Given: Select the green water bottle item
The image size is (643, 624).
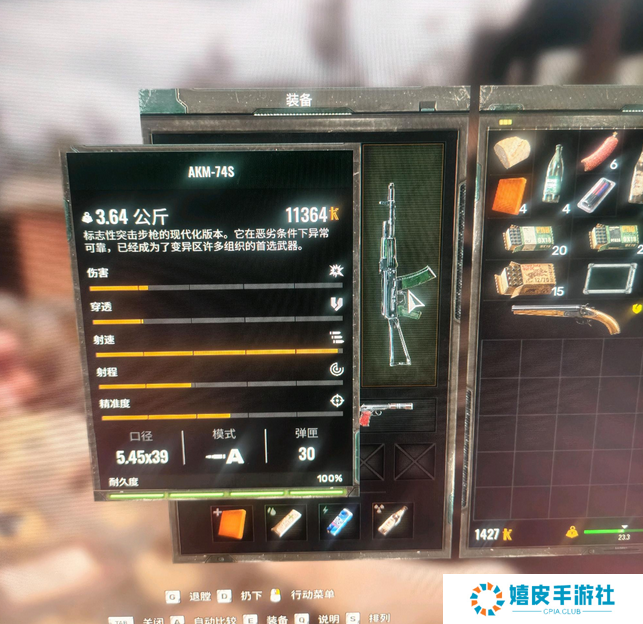Looking at the screenshot, I should click(x=553, y=172).
